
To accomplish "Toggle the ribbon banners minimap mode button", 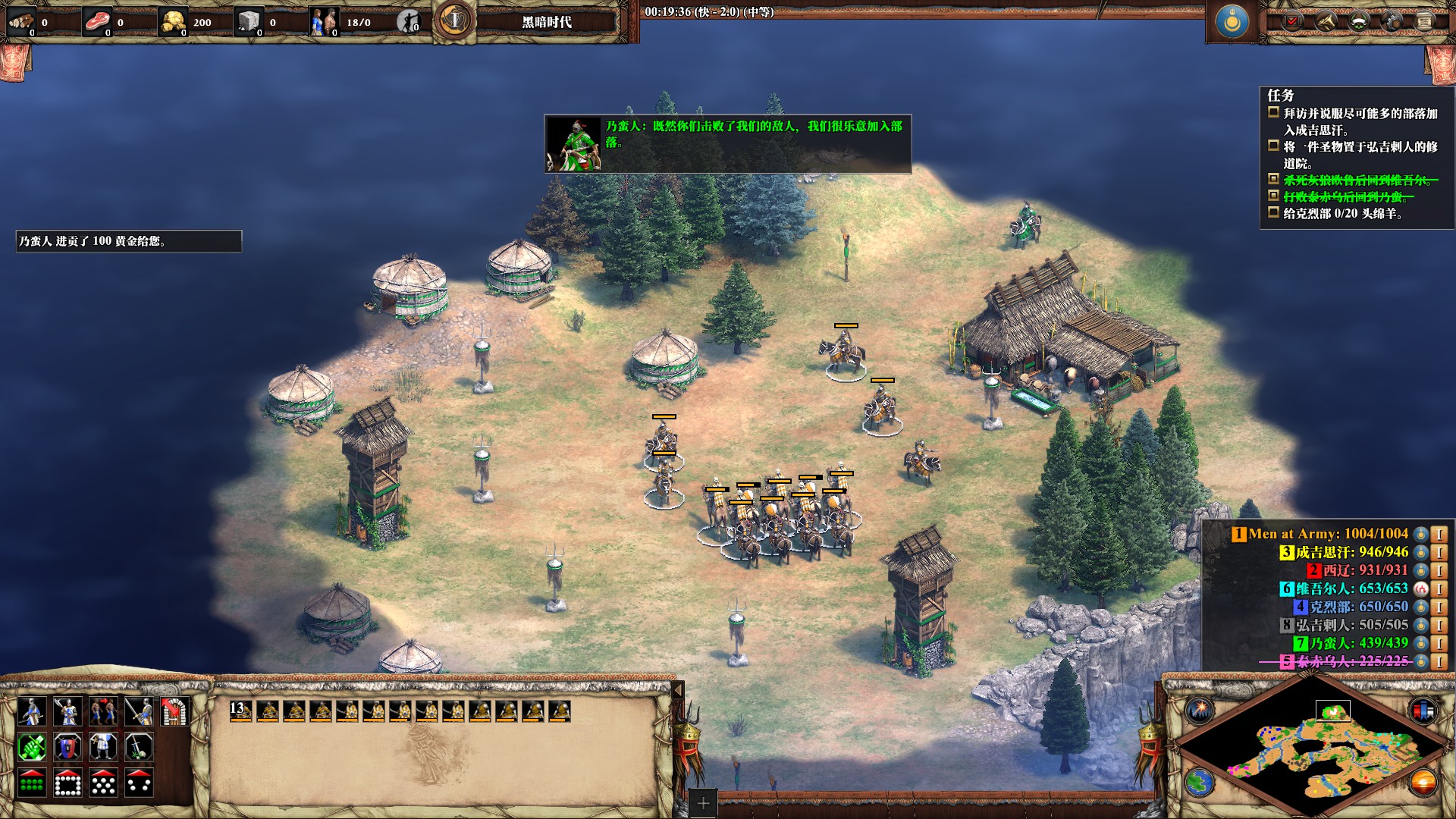I will pos(1423,711).
